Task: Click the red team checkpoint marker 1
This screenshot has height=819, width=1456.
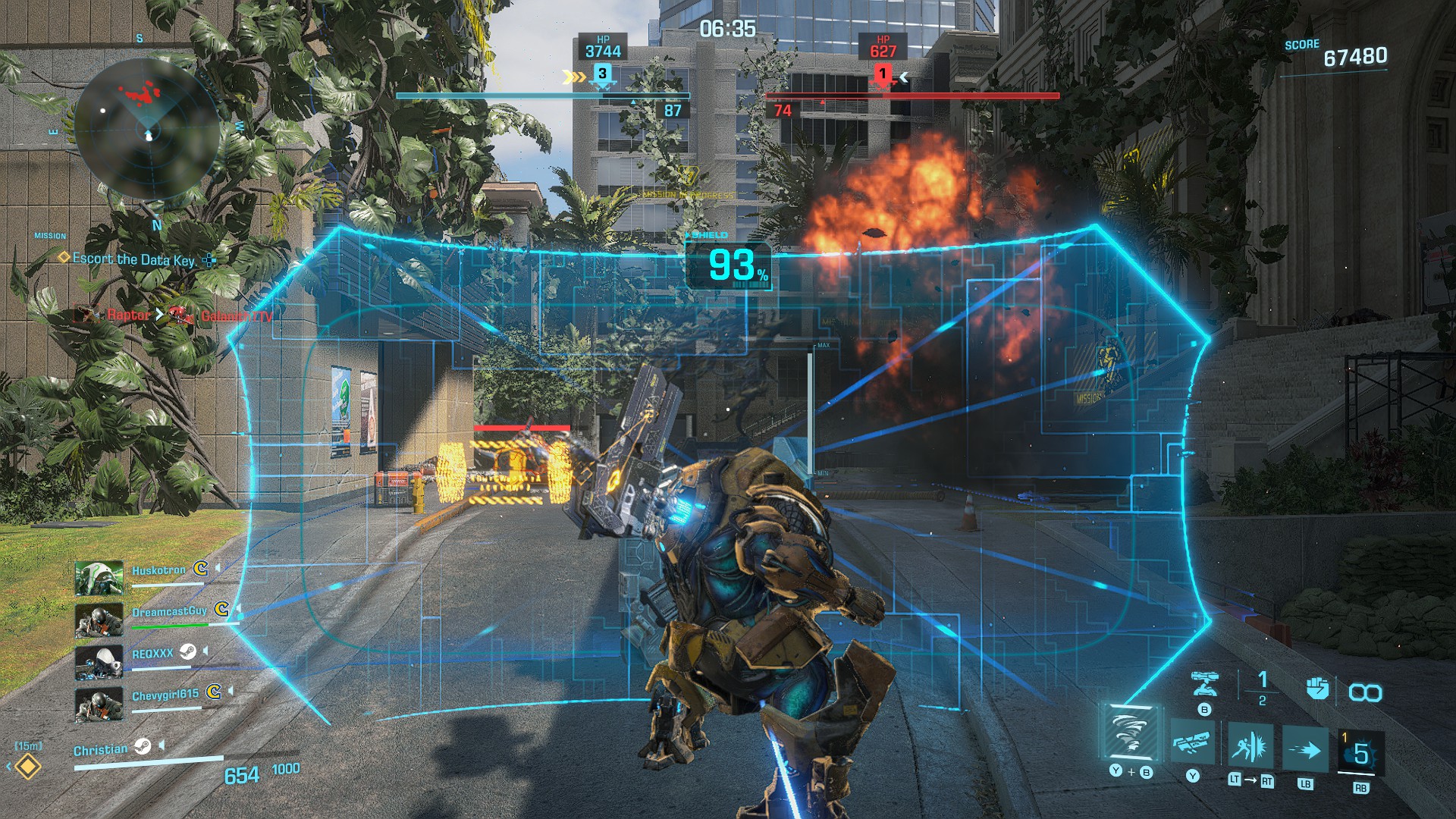Action: [882, 74]
